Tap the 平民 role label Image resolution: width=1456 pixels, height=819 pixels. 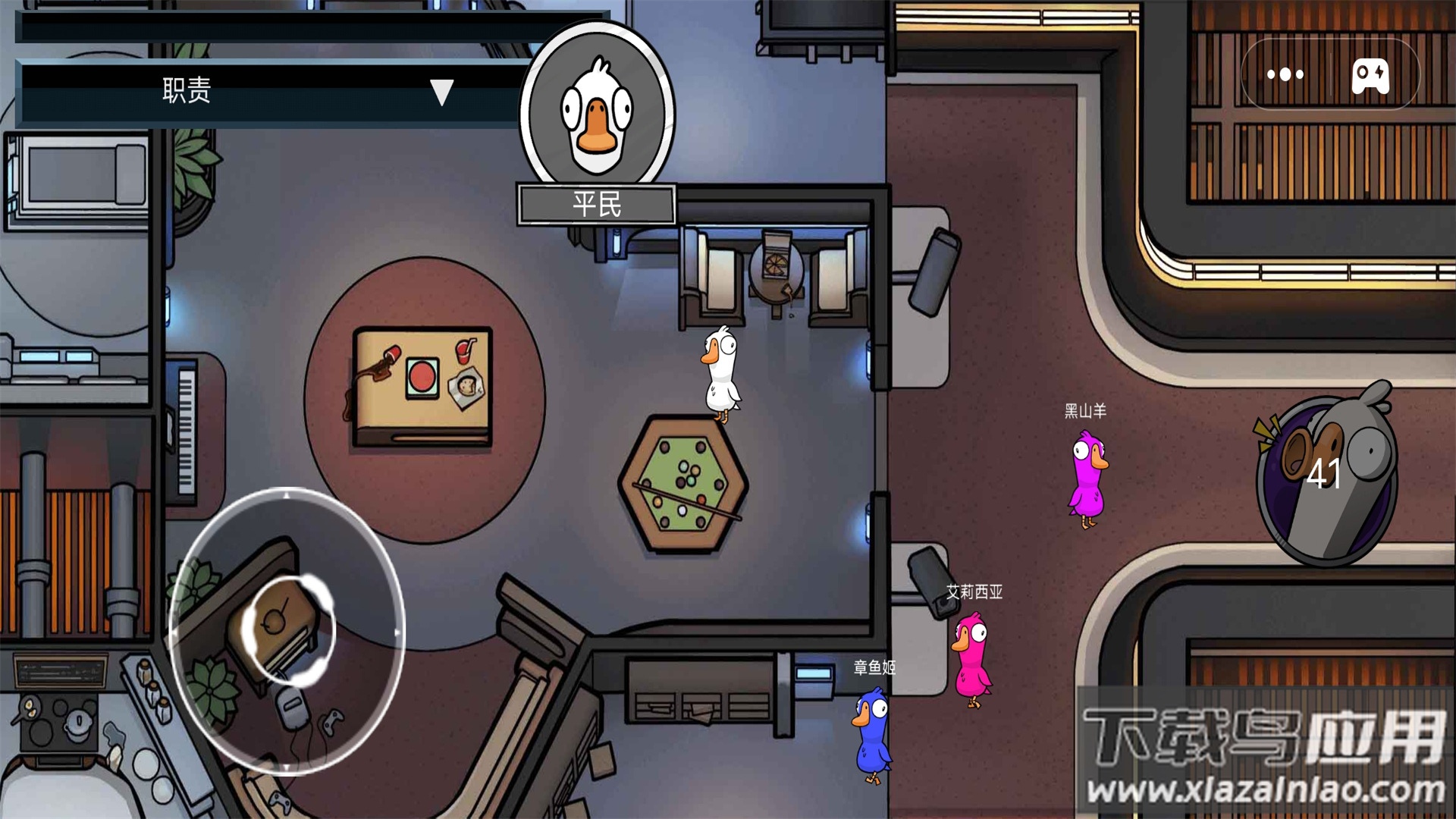(597, 204)
